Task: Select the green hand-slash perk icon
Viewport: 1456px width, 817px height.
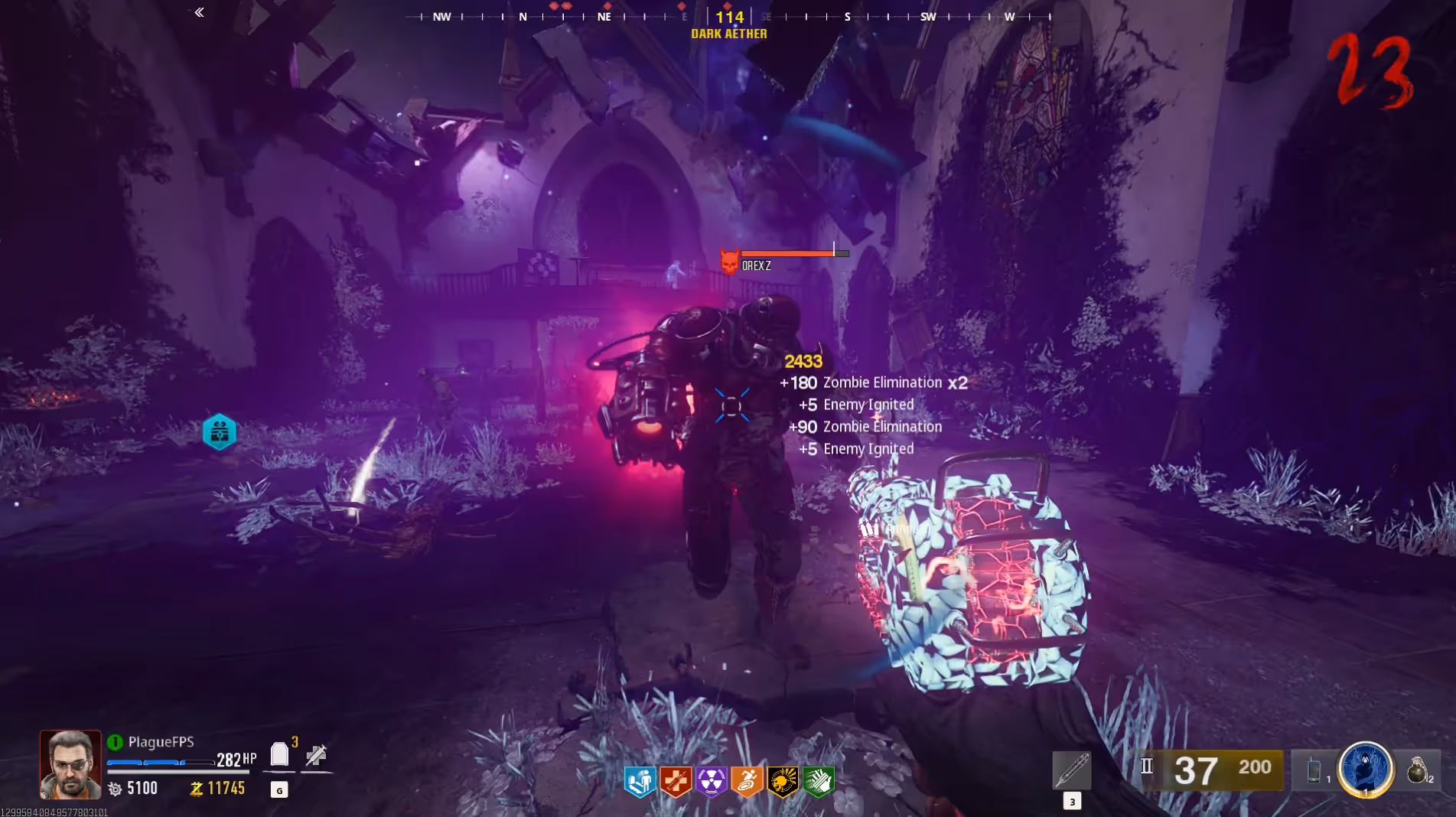Action: click(x=818, y=781)
